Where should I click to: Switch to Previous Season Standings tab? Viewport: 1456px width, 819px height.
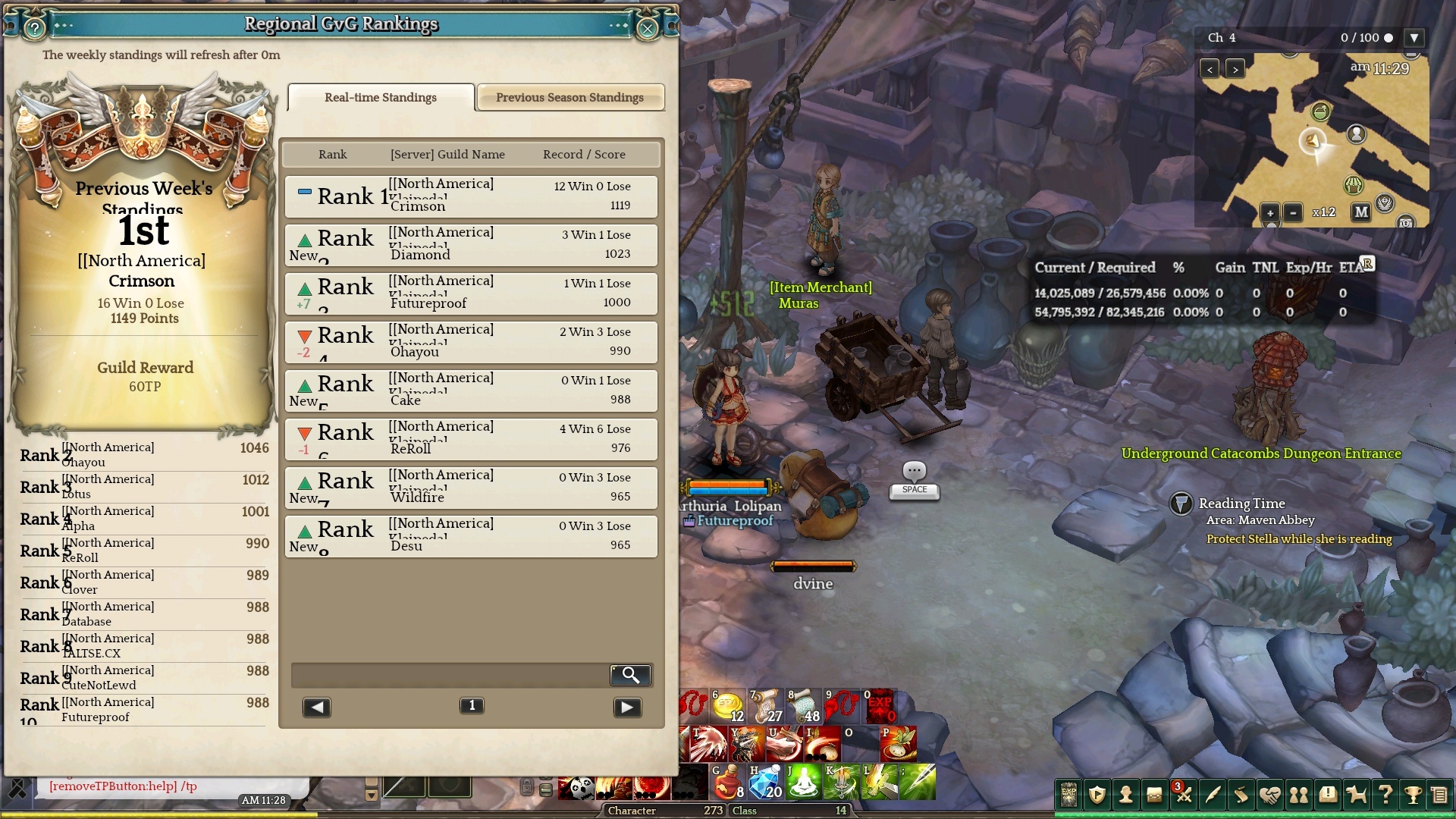tap(570, 98)
